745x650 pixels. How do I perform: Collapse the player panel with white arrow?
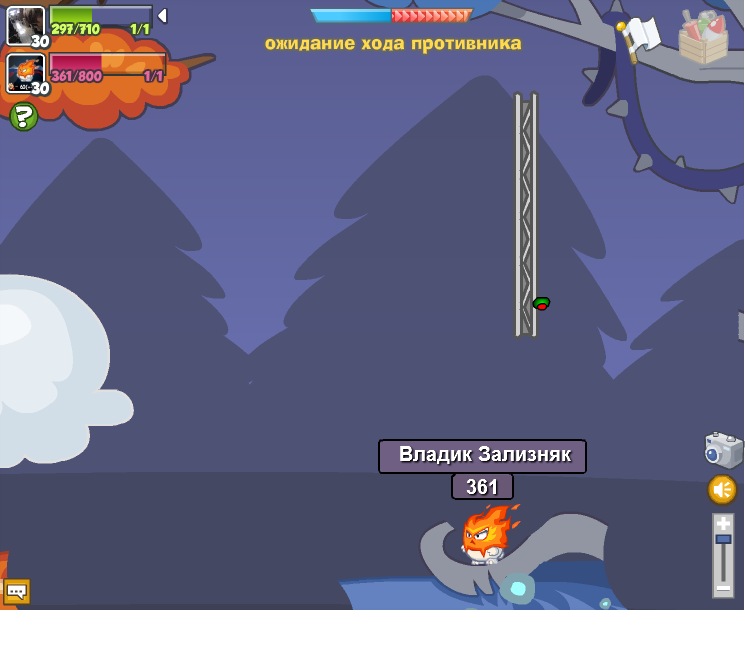162,16
